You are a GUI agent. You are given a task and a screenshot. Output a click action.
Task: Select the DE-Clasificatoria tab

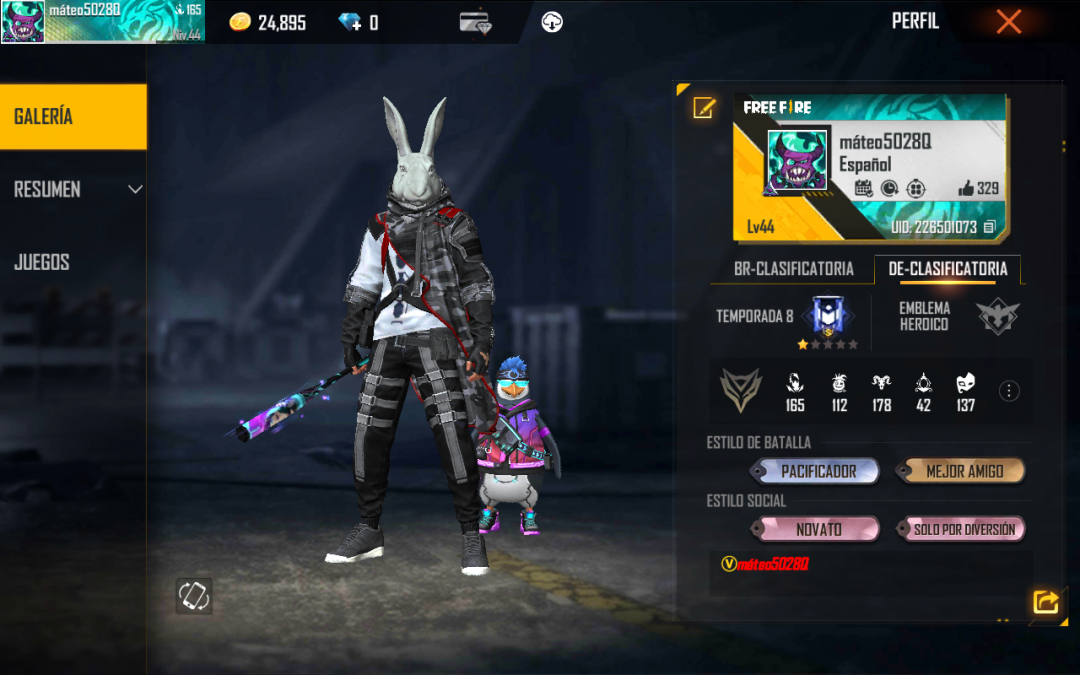947,269
